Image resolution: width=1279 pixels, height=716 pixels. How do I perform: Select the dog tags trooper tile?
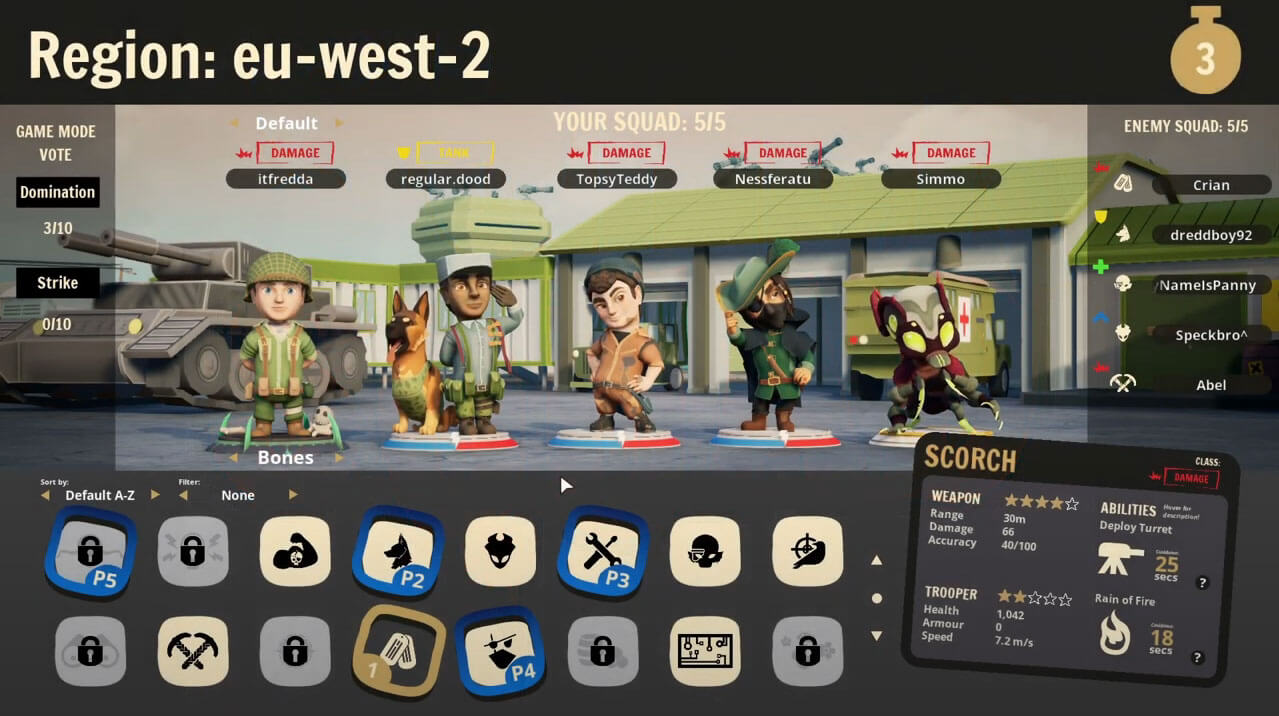click(397, 651)
